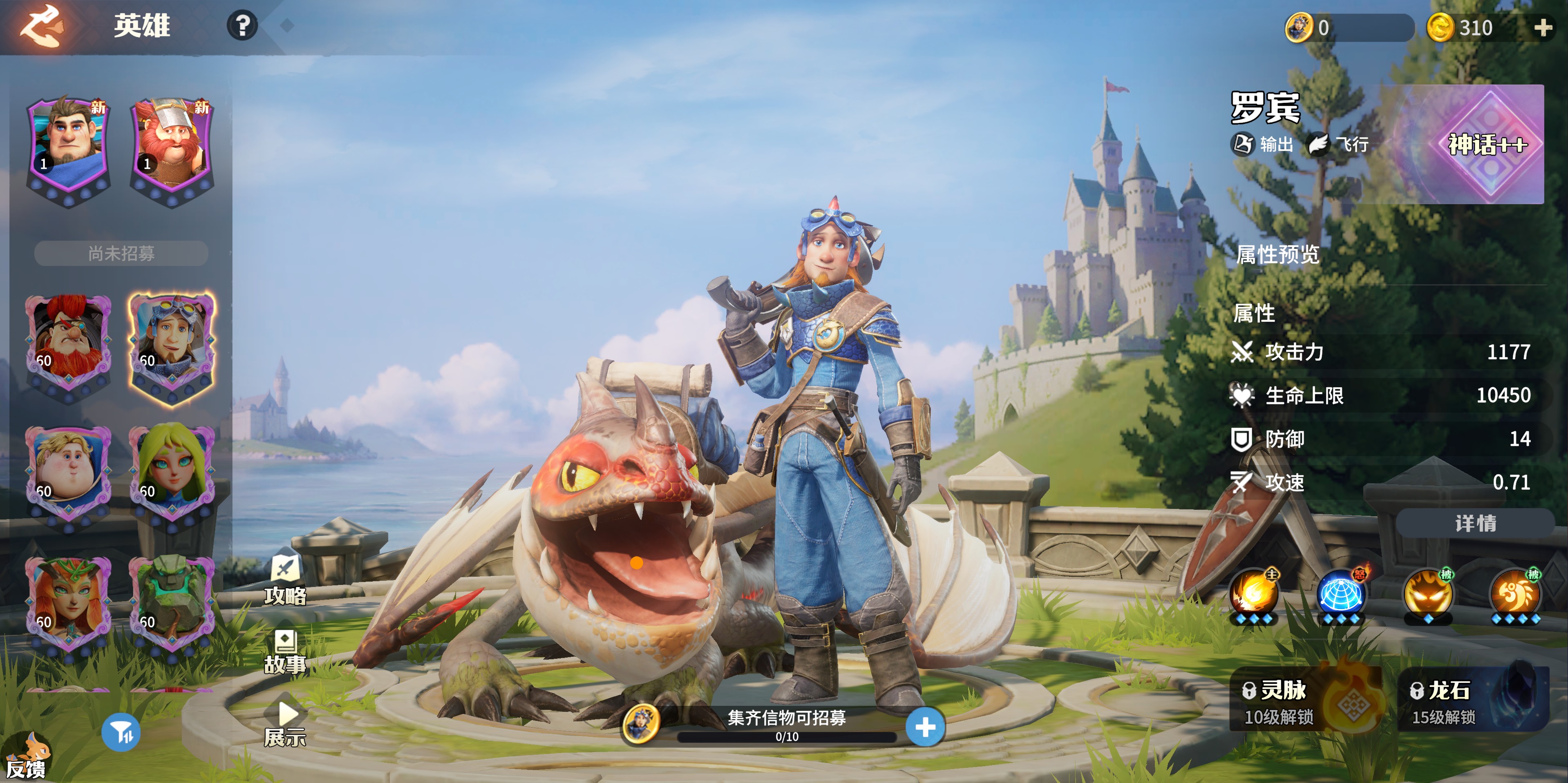This screenshot has width=1568, height=783.
Task: Open the question mark help info
Action: pyautogui.click(x=242, y=26)
